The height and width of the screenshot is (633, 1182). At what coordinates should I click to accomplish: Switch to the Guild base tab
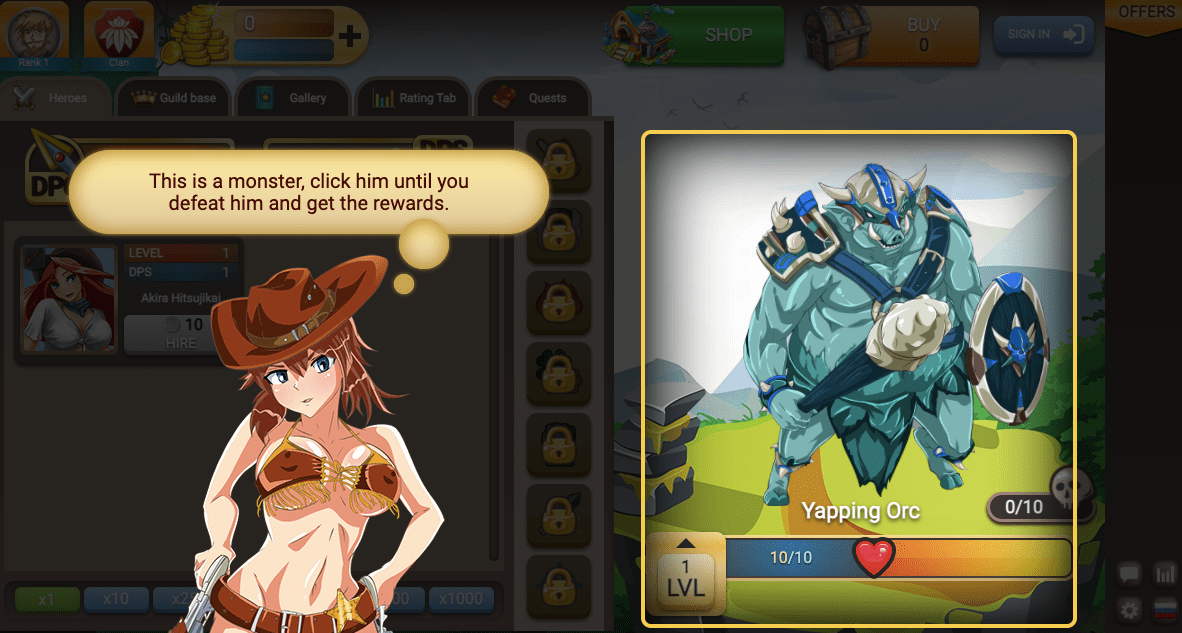pos(174,98)
